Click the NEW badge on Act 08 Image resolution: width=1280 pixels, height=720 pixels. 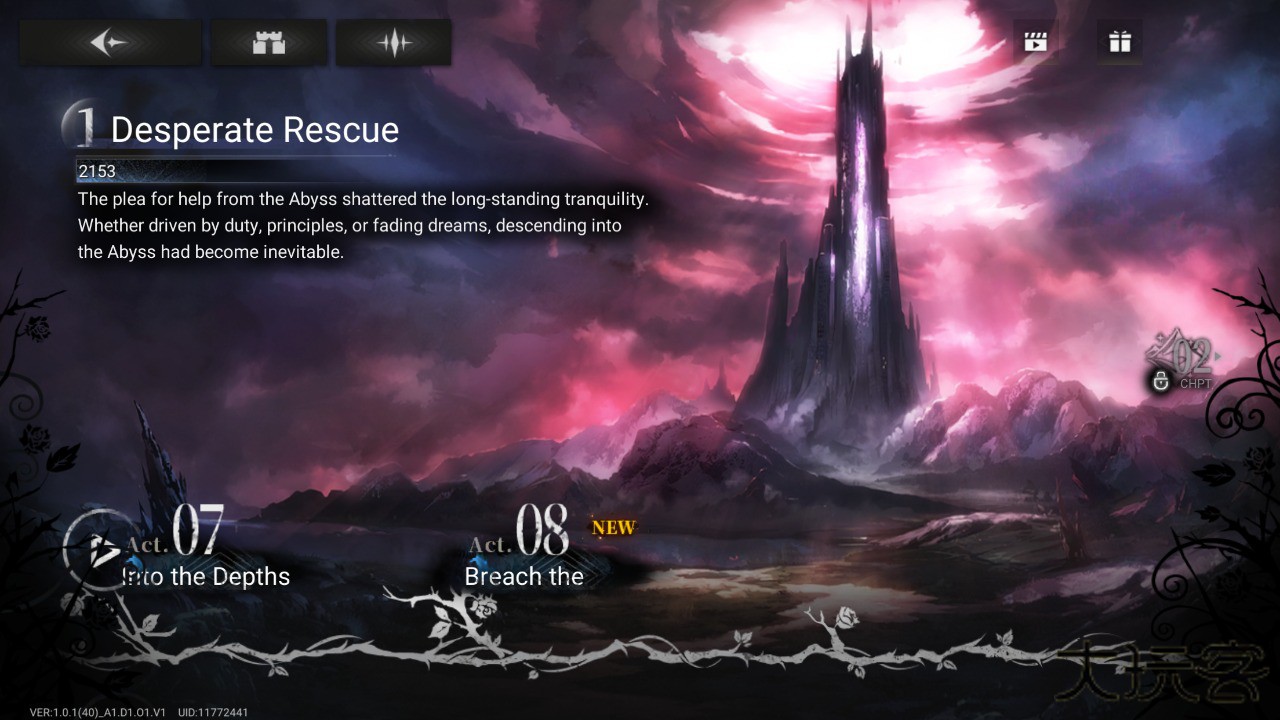click(612, 527)
